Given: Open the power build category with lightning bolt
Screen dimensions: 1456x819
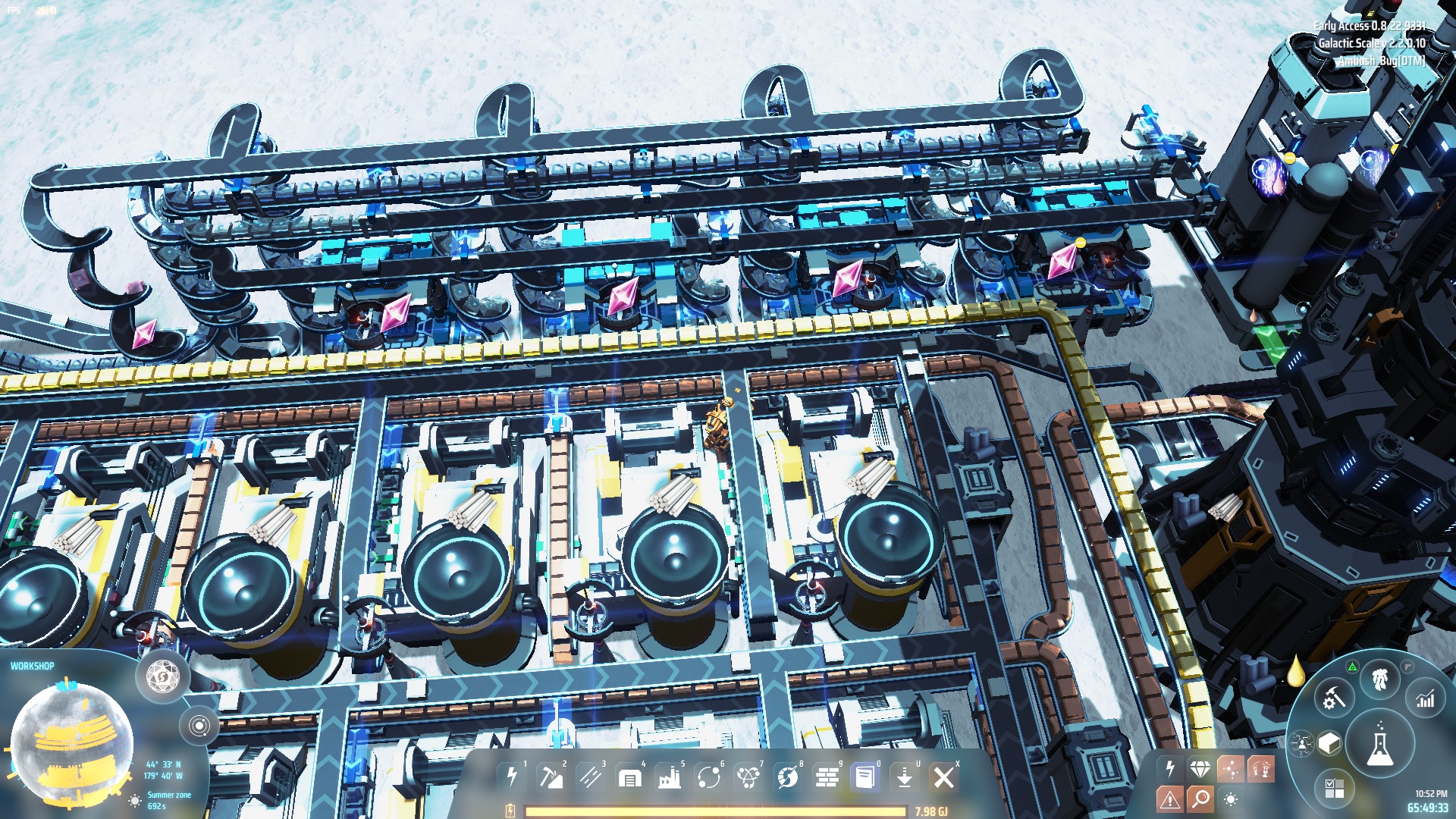Looking at the screenshot, I should (x=512, y=777).
